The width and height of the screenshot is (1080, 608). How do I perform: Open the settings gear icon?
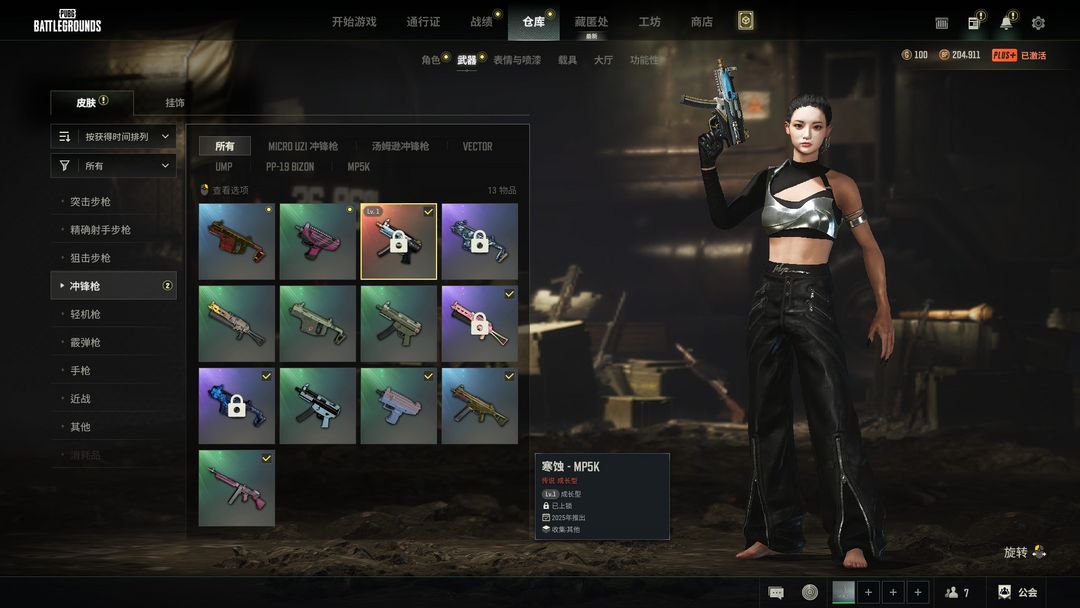point(1038,23)
